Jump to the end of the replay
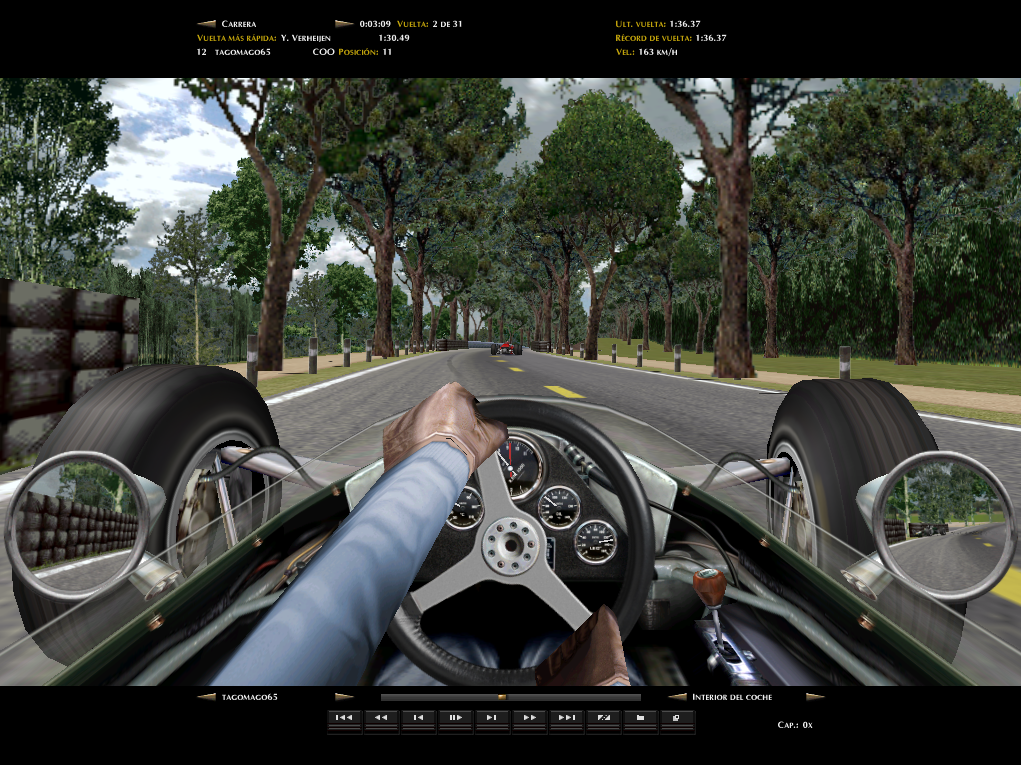The width and height of the screenshot is (1021, 765). 566,717
